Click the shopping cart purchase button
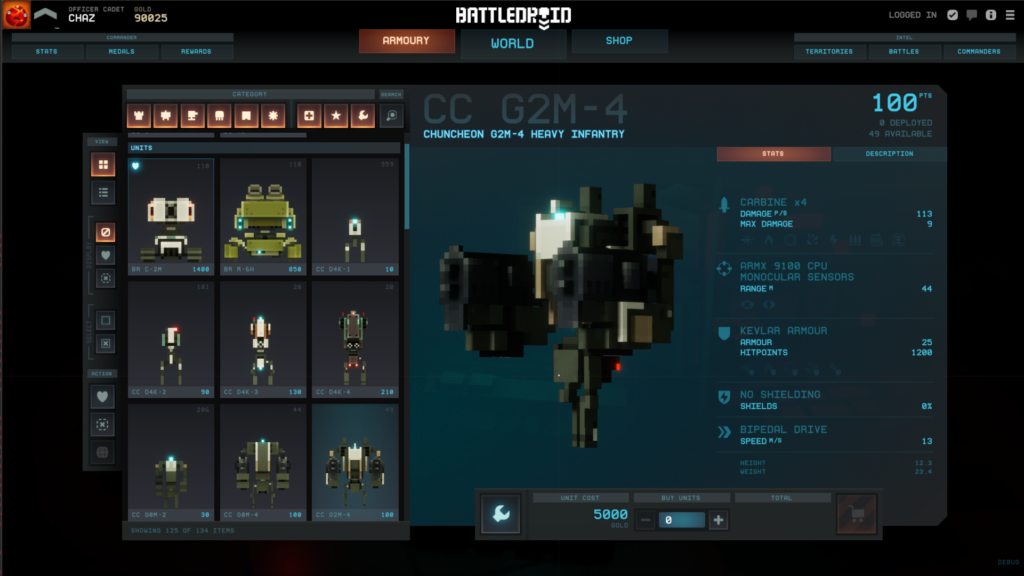 [x=856, y=514]
